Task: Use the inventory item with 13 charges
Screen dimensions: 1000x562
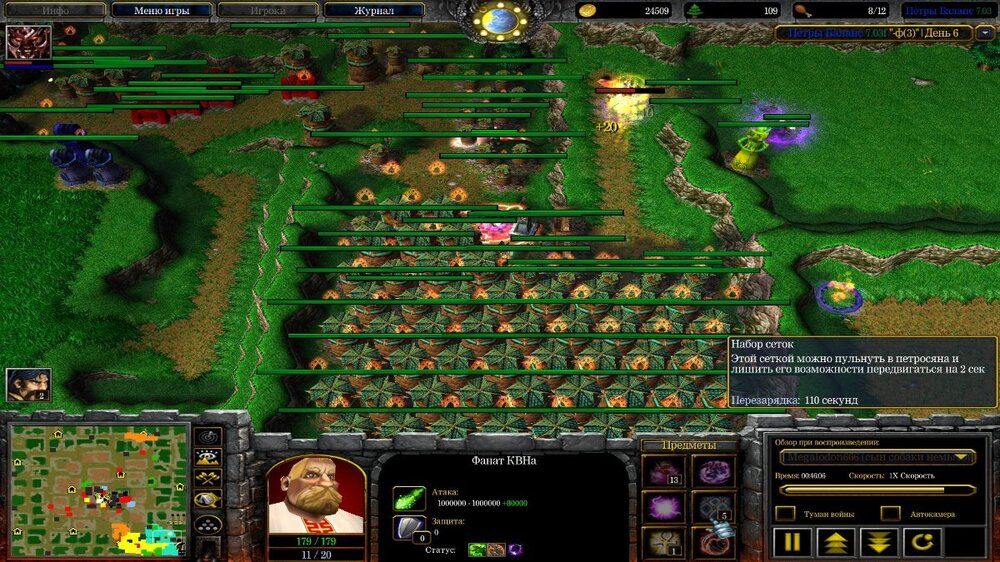Action: (662, 472)
